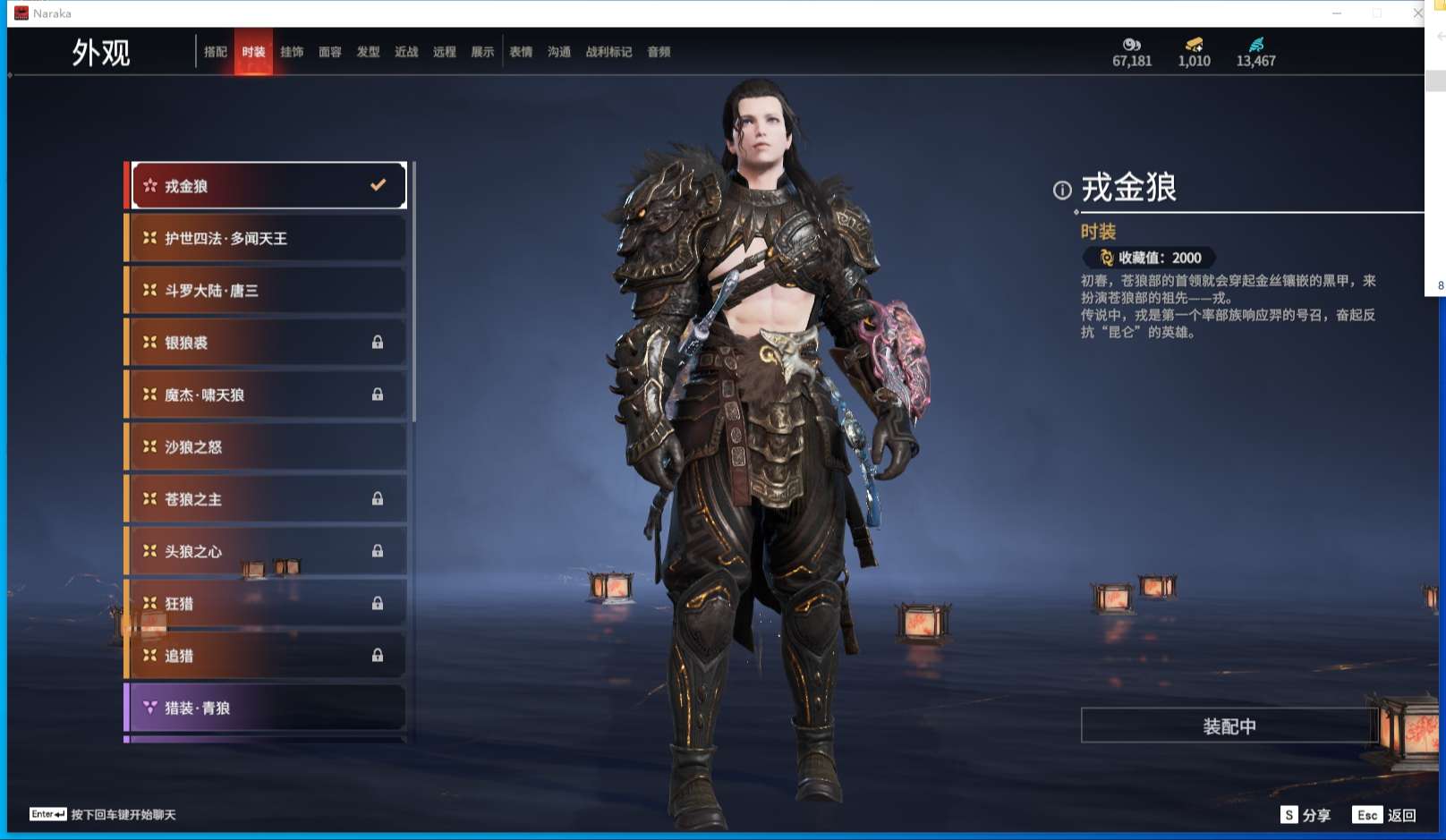Select the 护世四法·多闻天王 outfit
The width and height of the screenshot is (1446, 840).
(x=266, y=237)
